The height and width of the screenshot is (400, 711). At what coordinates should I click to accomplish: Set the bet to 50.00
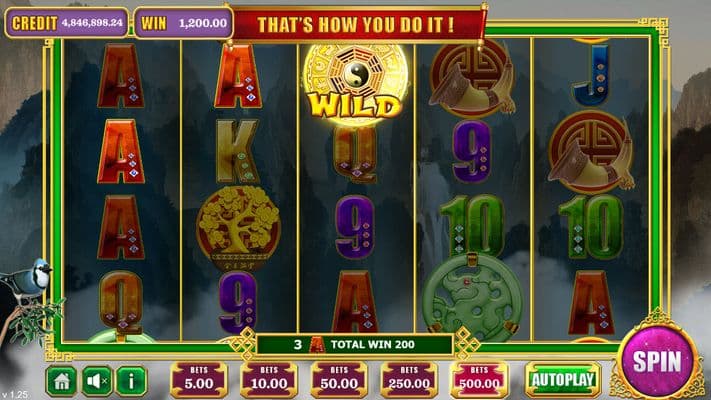(338, 380)
